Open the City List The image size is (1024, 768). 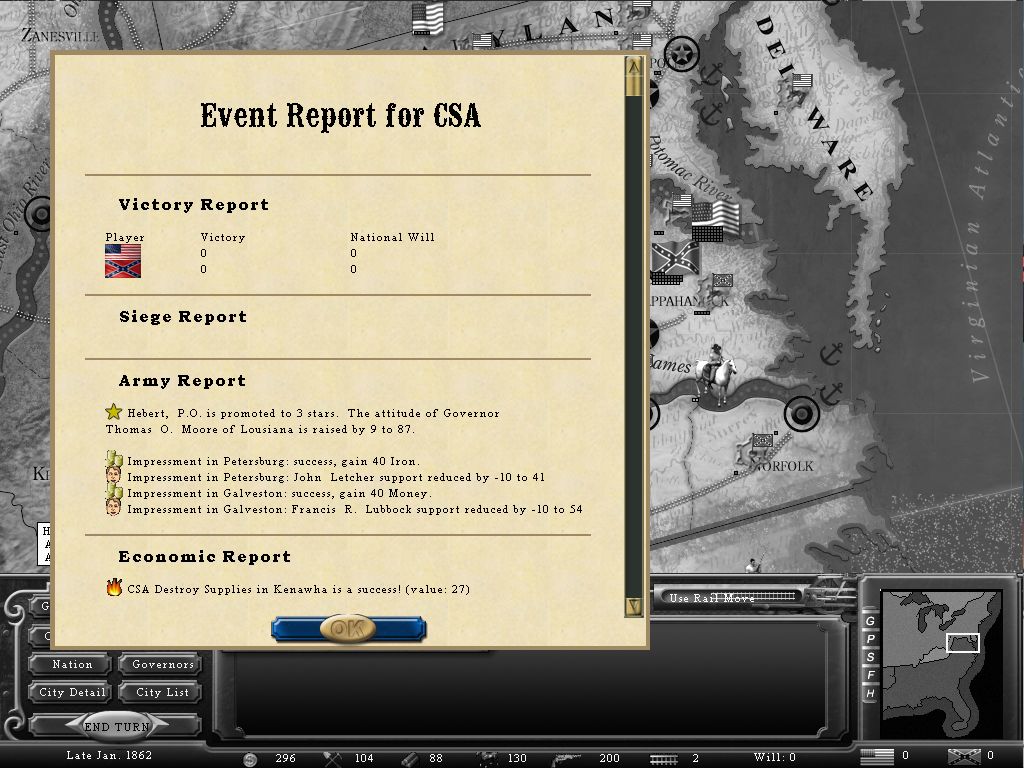click(162, 692)
